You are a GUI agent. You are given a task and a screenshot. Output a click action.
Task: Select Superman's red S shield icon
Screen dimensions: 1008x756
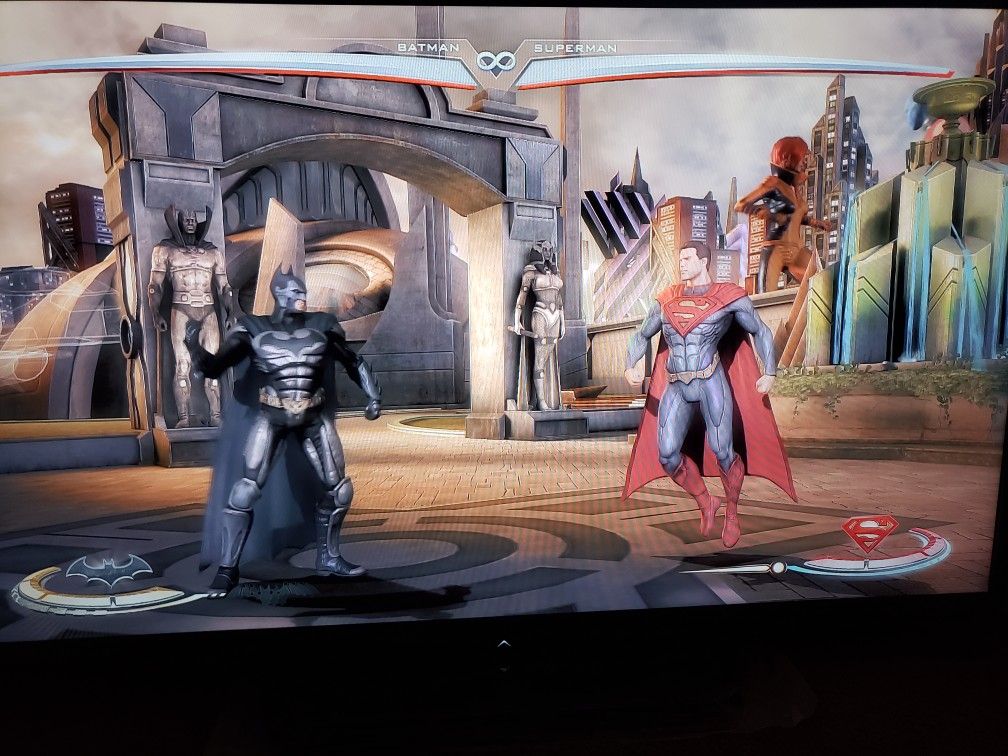(x=868, y=532)
